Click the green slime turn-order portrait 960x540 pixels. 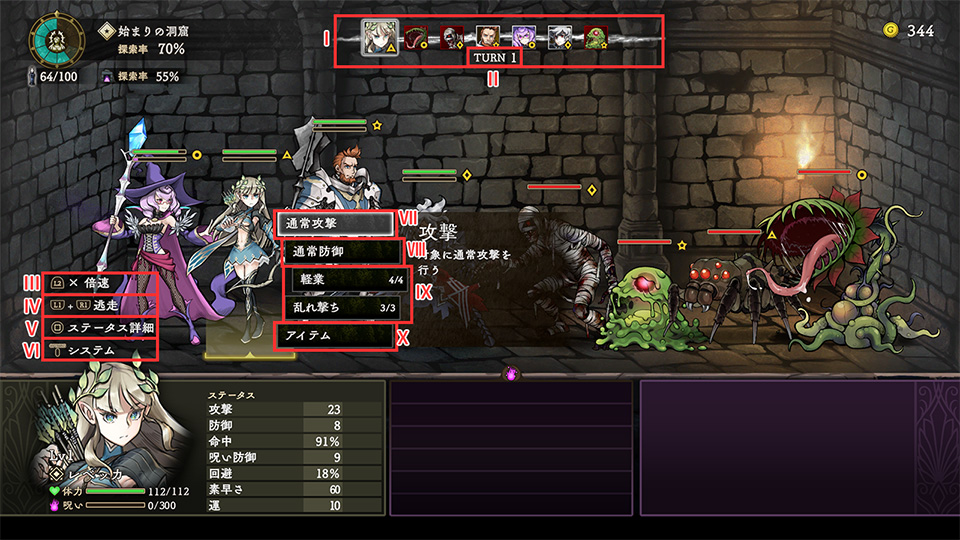[x=595, y=38]
